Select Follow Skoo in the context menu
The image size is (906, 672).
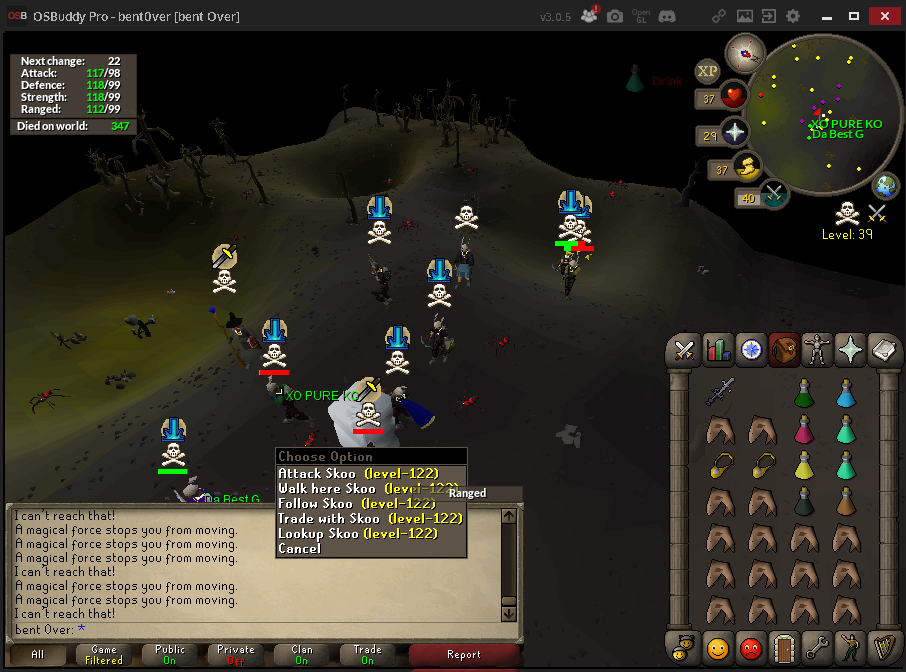(358, 503)
